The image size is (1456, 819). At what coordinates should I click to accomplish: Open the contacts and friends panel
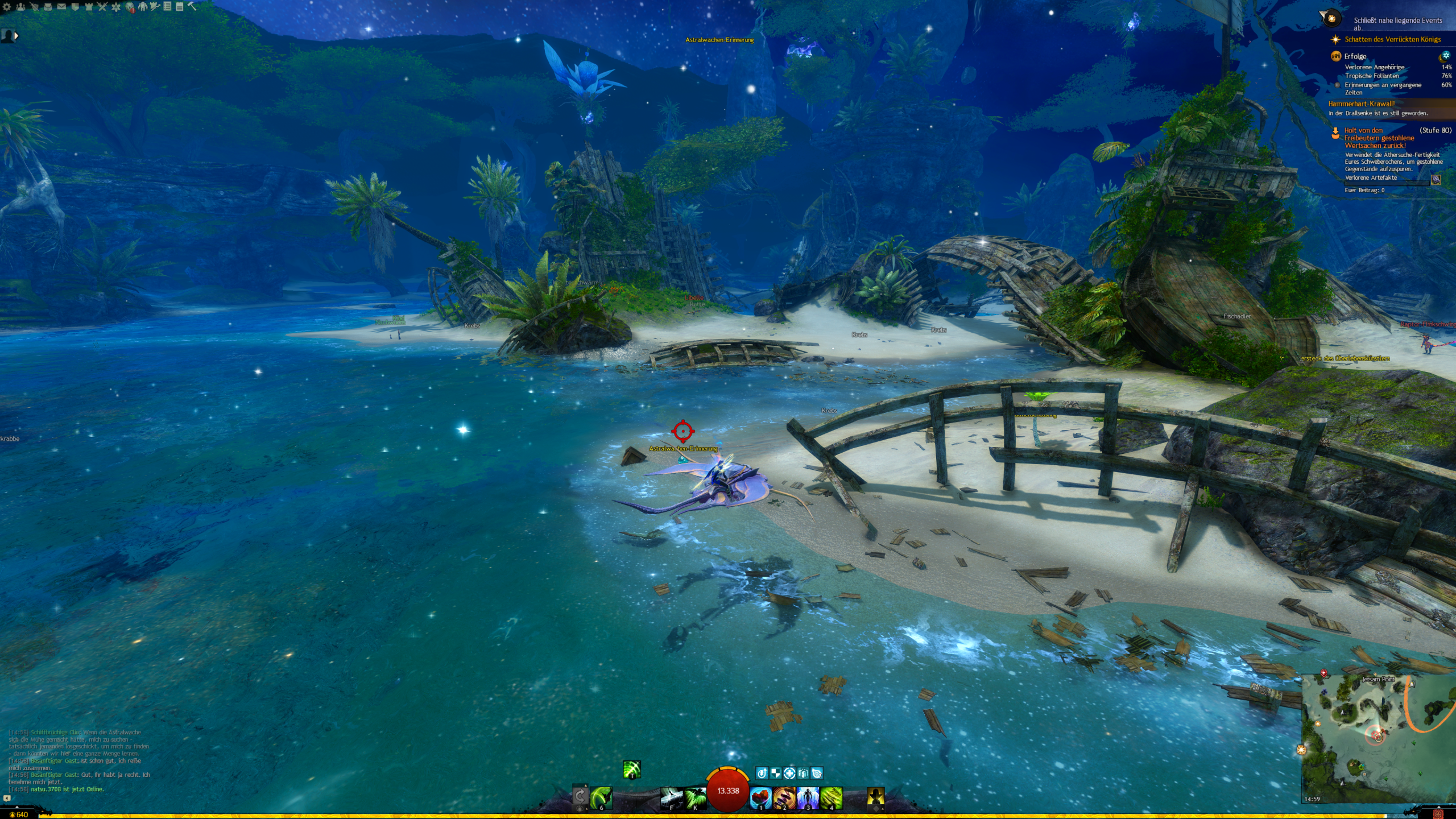click(x=20, y=7)
